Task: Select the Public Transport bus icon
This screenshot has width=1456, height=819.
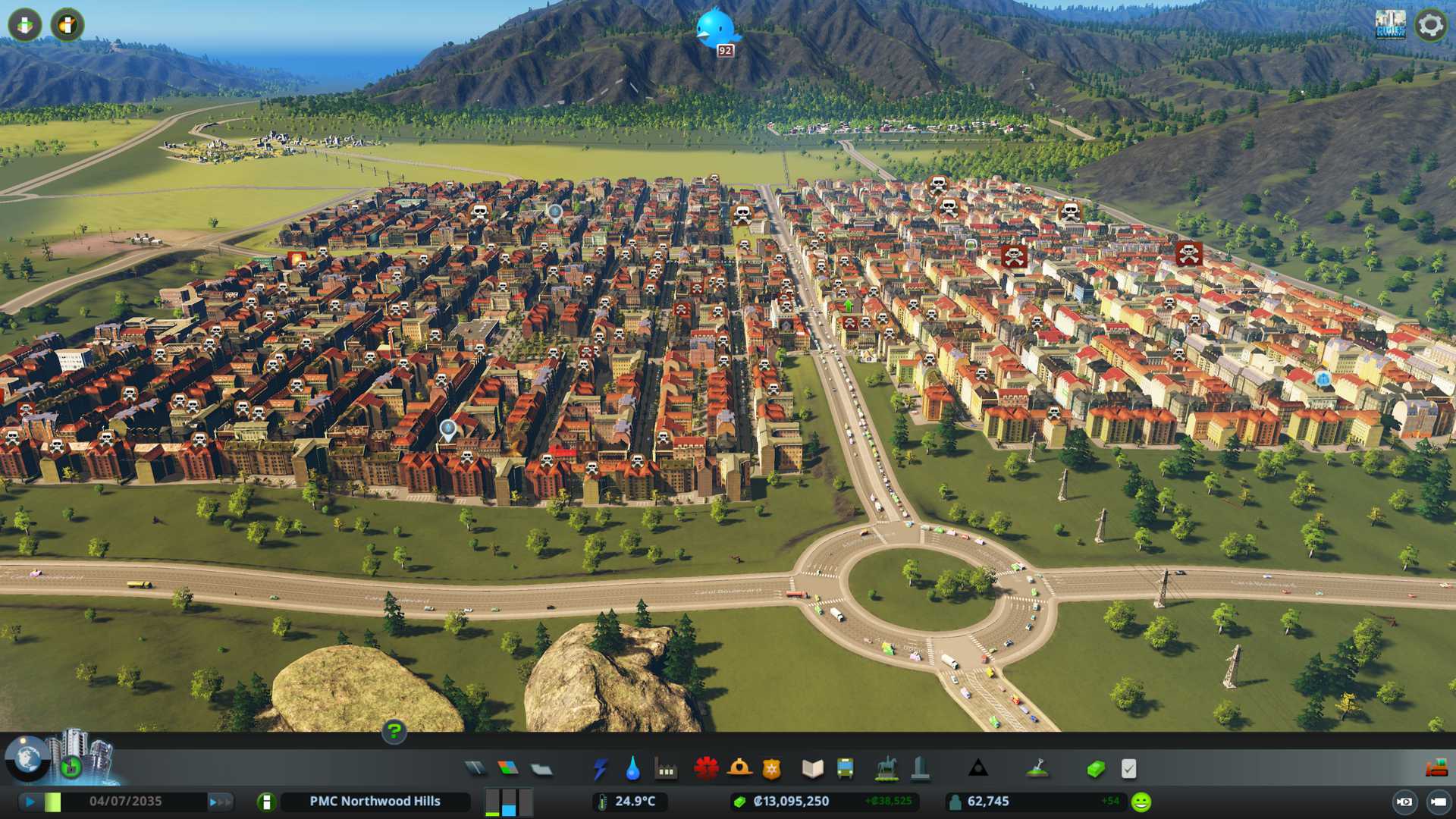Action: (845, 769)
